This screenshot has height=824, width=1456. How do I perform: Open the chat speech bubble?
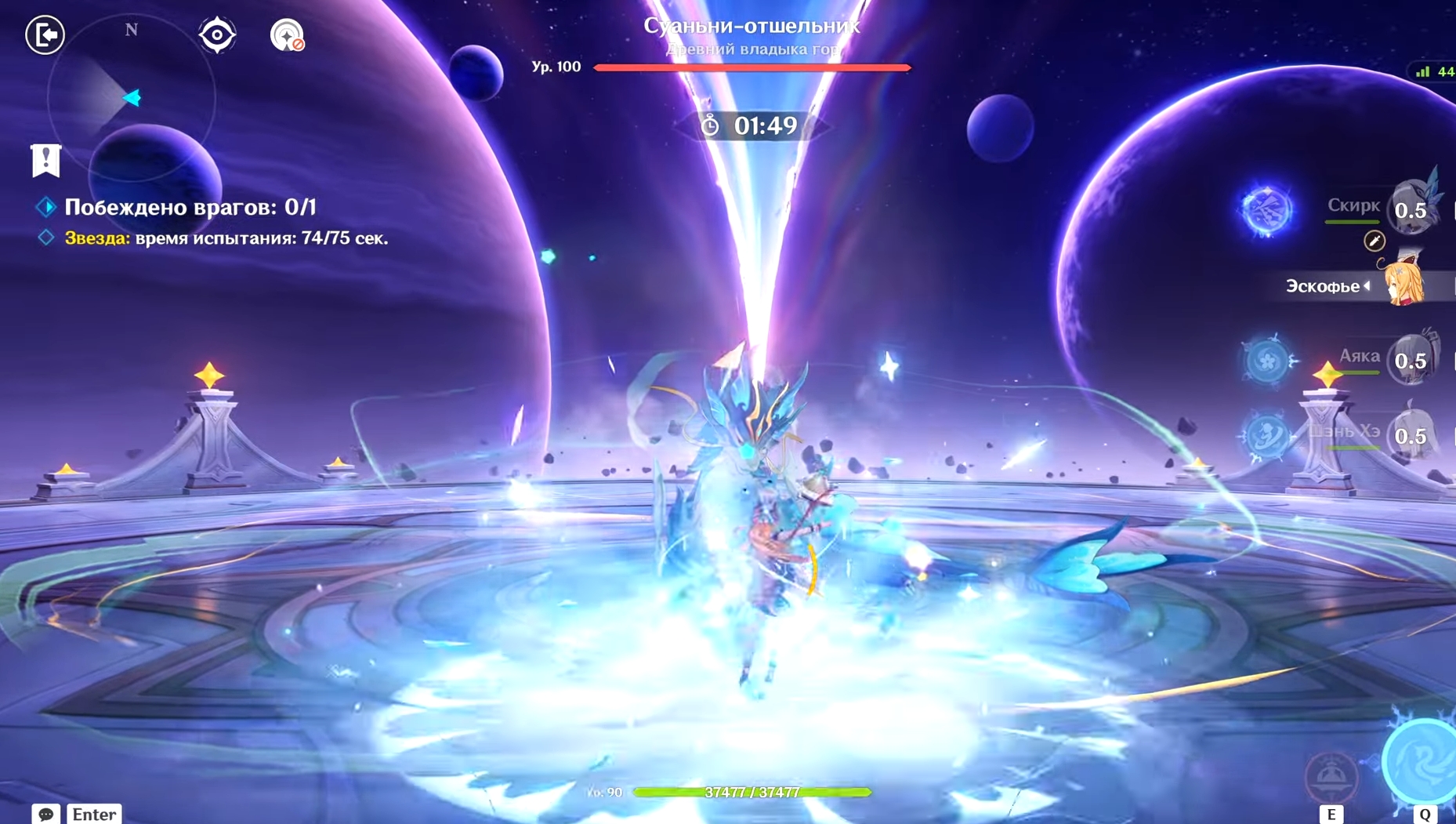pyautogui.click(x=46, y=814)
